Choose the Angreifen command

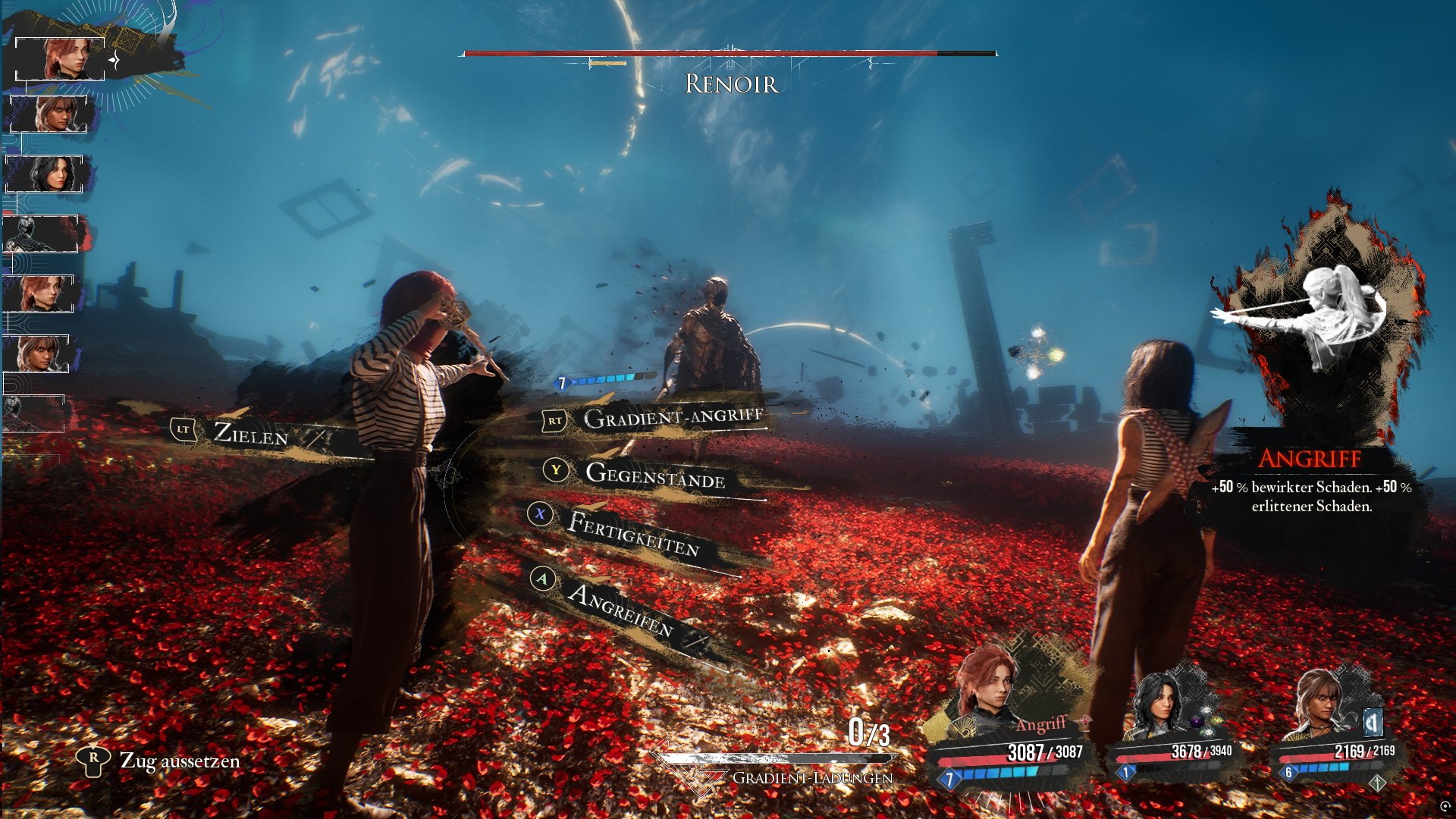point(620,610)
